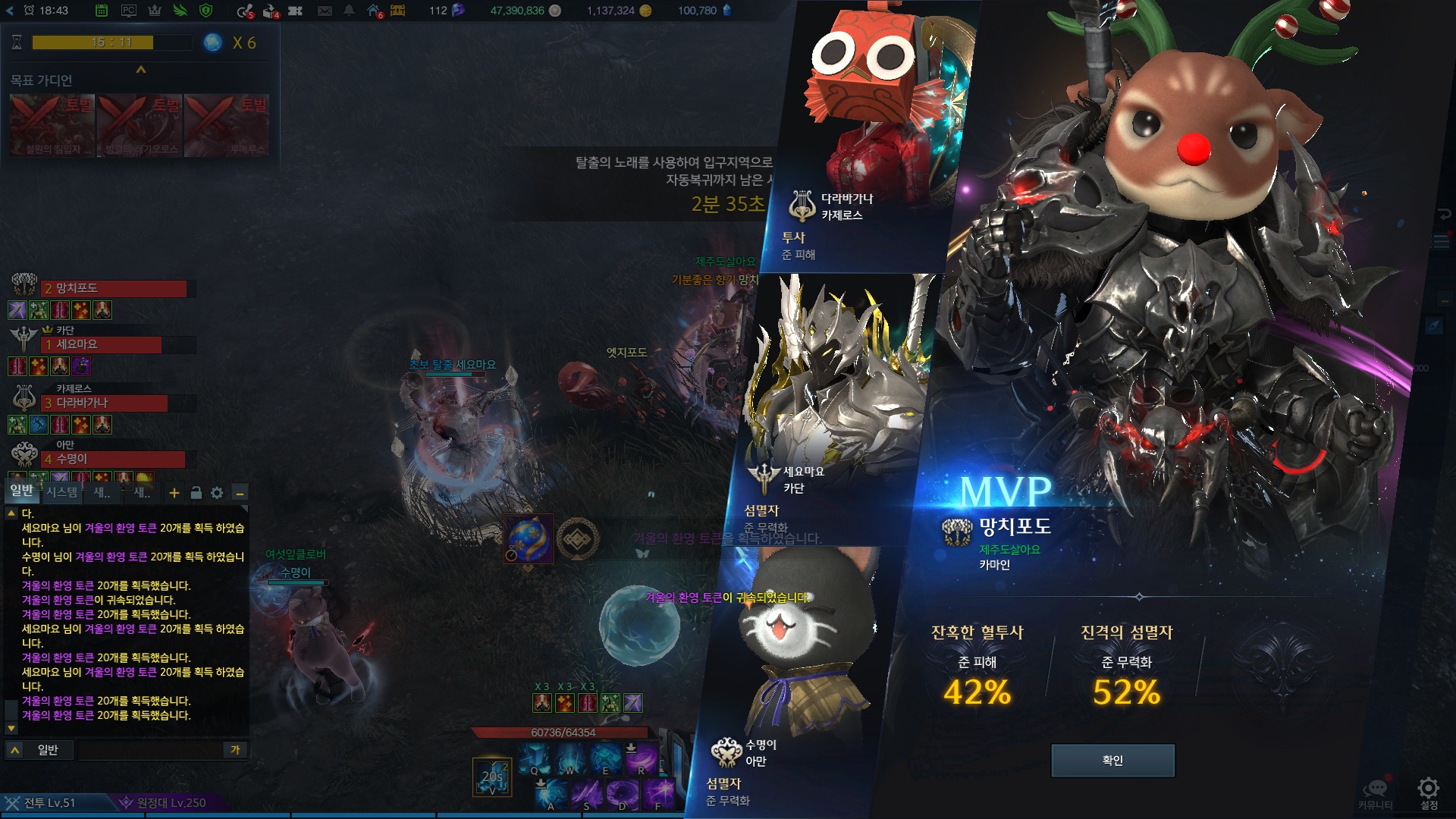This screenshot has width=1456, height=819.
Task: Collapse the 목표 가디언 tracker arrow
Action: [x=140, y=70]
